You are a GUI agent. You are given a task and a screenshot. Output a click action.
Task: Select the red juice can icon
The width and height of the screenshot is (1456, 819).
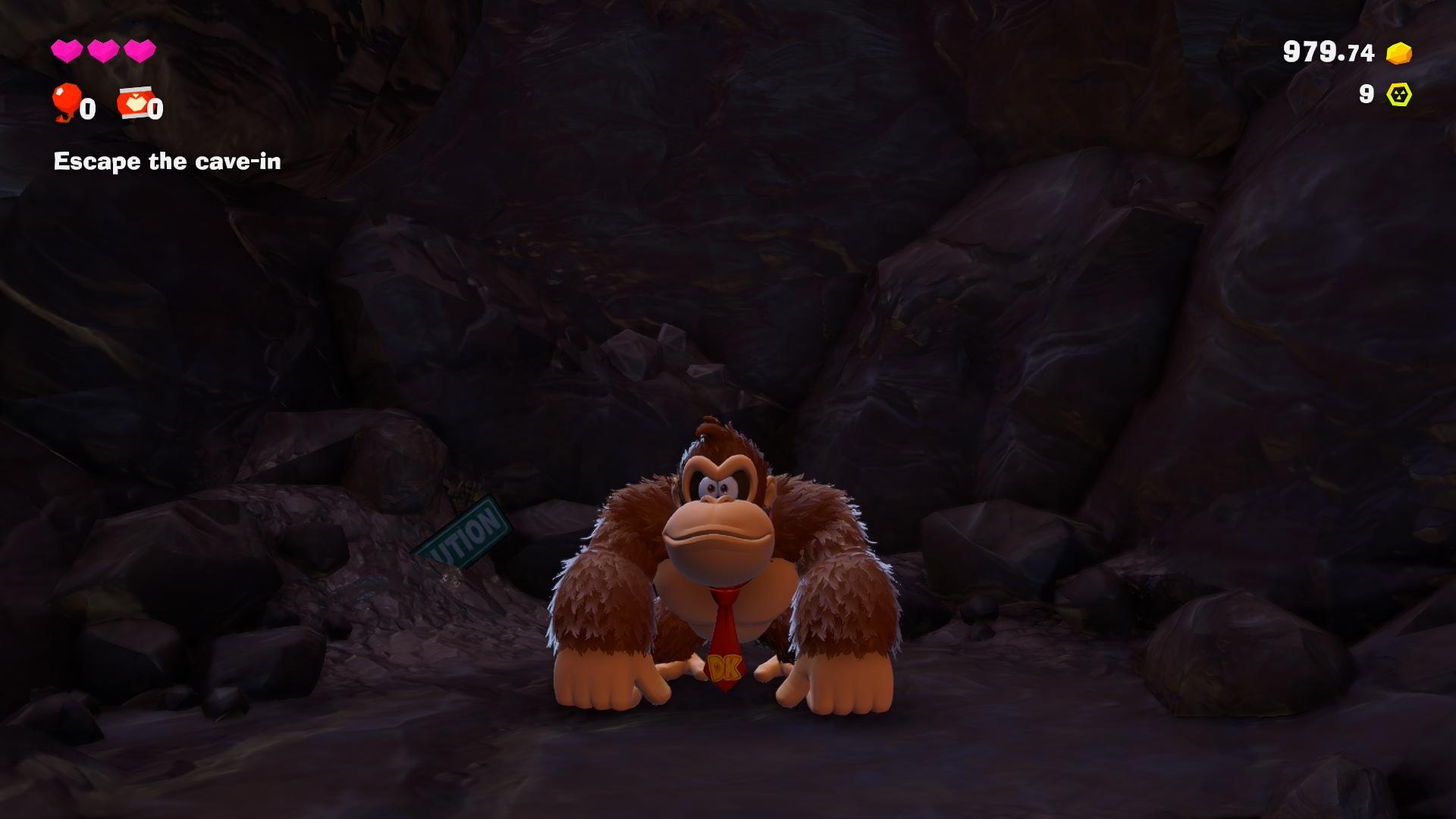click(134, 103)
